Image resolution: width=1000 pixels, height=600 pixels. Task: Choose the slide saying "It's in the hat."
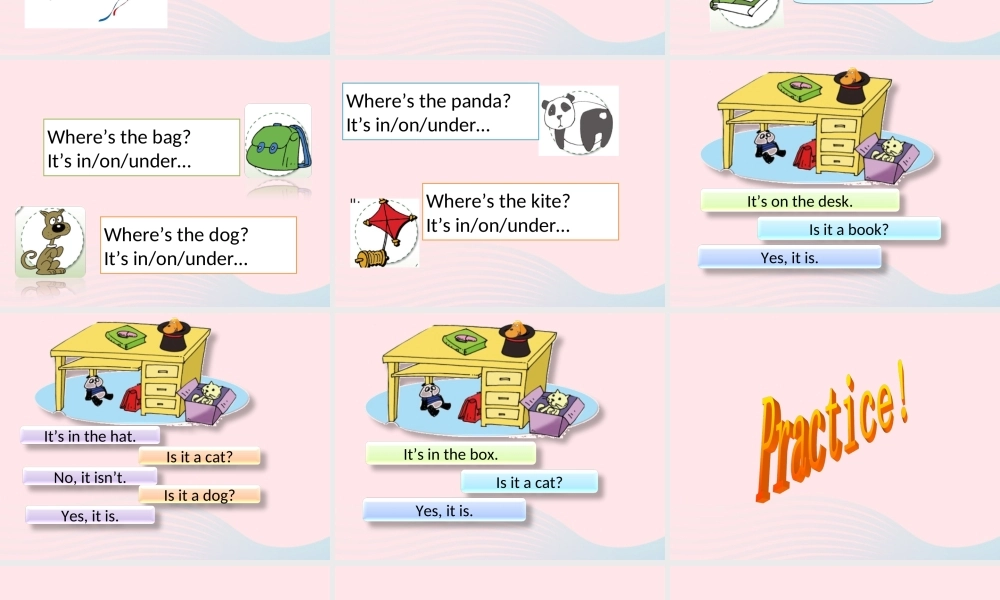[x=165, y=435]
